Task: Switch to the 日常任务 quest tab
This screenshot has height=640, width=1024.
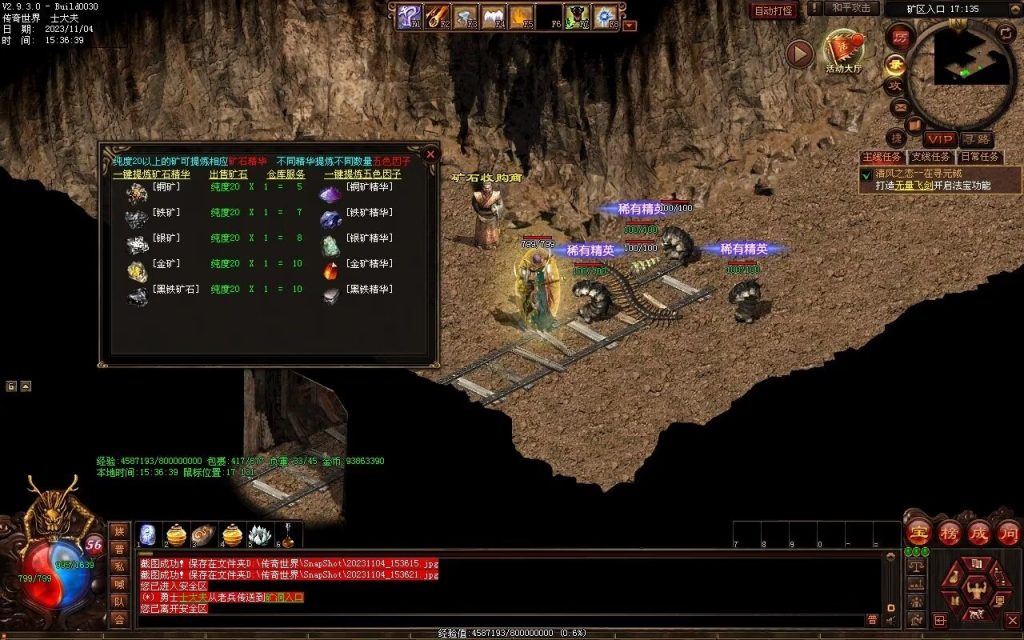Action: [x=980, y=157]
